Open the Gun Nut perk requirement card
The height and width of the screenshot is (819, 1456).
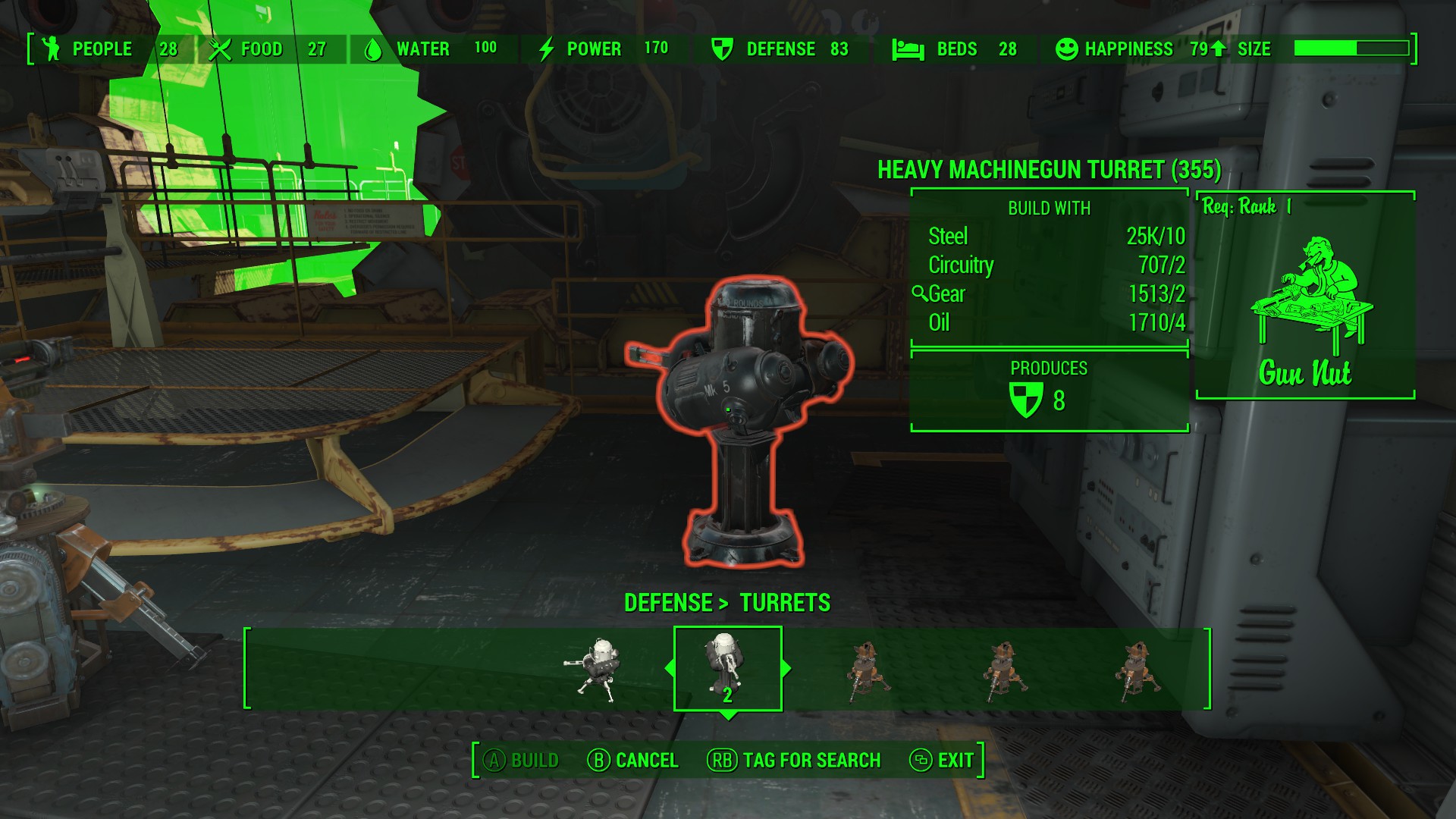(1305, 296)
